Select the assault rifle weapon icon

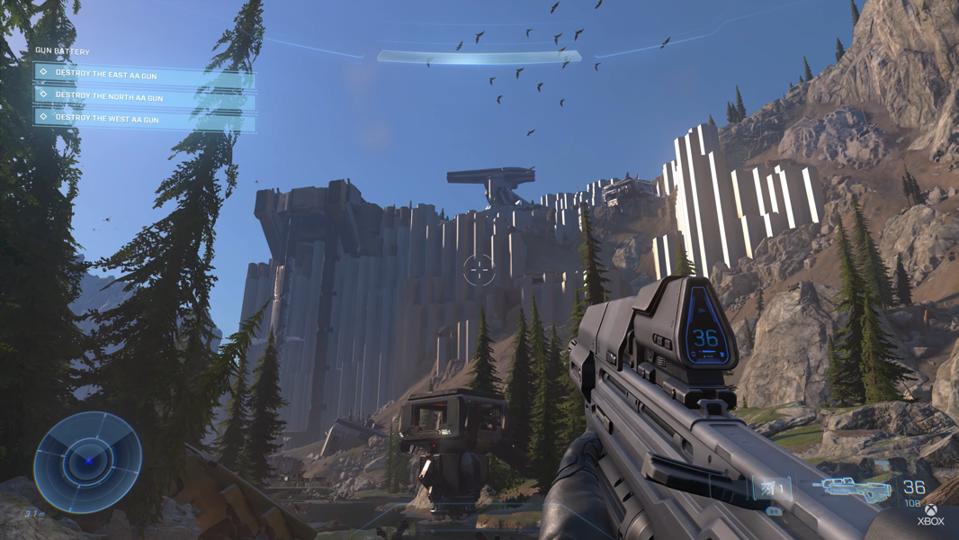(850, 489)
